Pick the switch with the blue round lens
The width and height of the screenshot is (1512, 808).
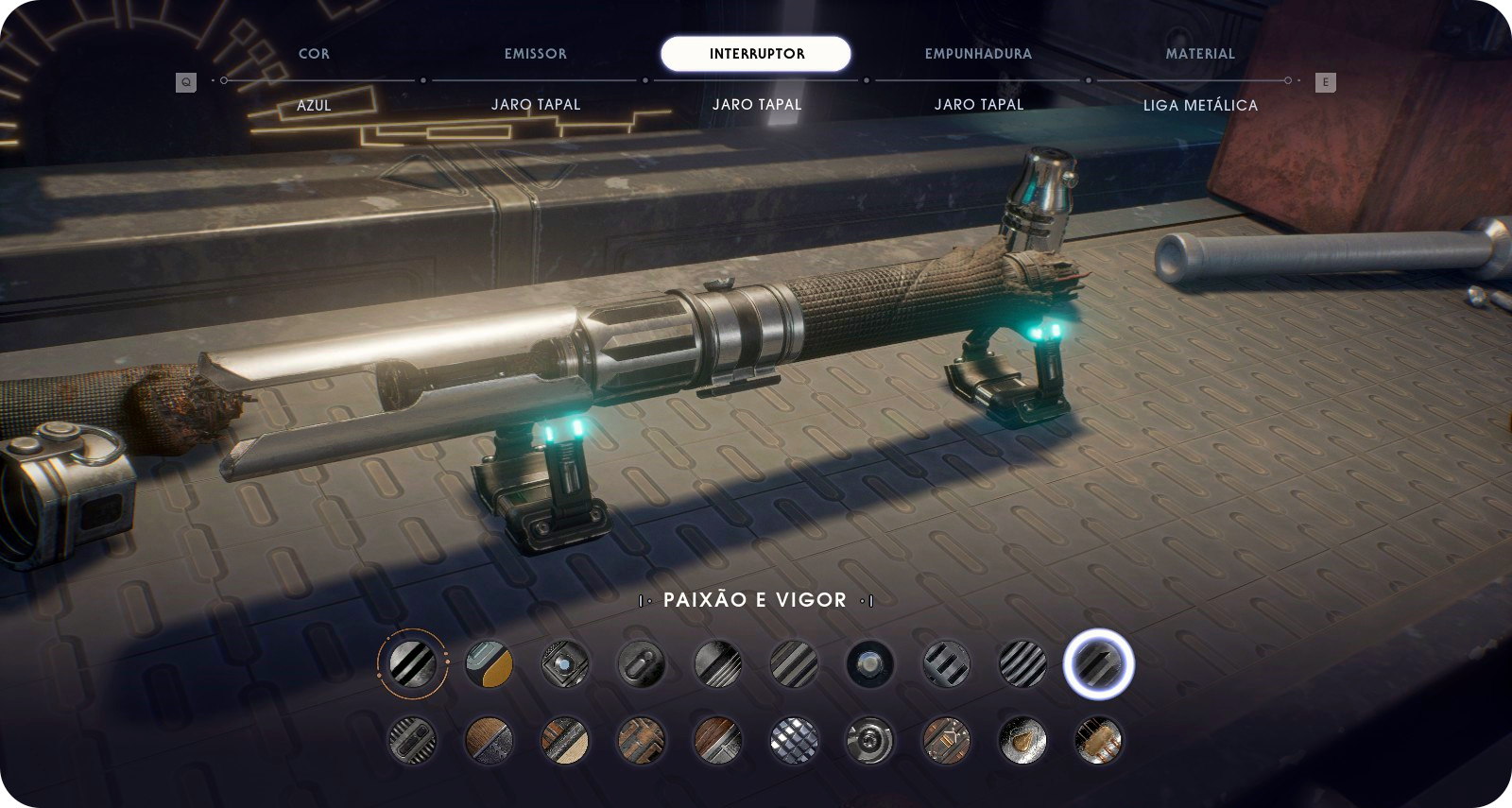[x=565, y=663]
